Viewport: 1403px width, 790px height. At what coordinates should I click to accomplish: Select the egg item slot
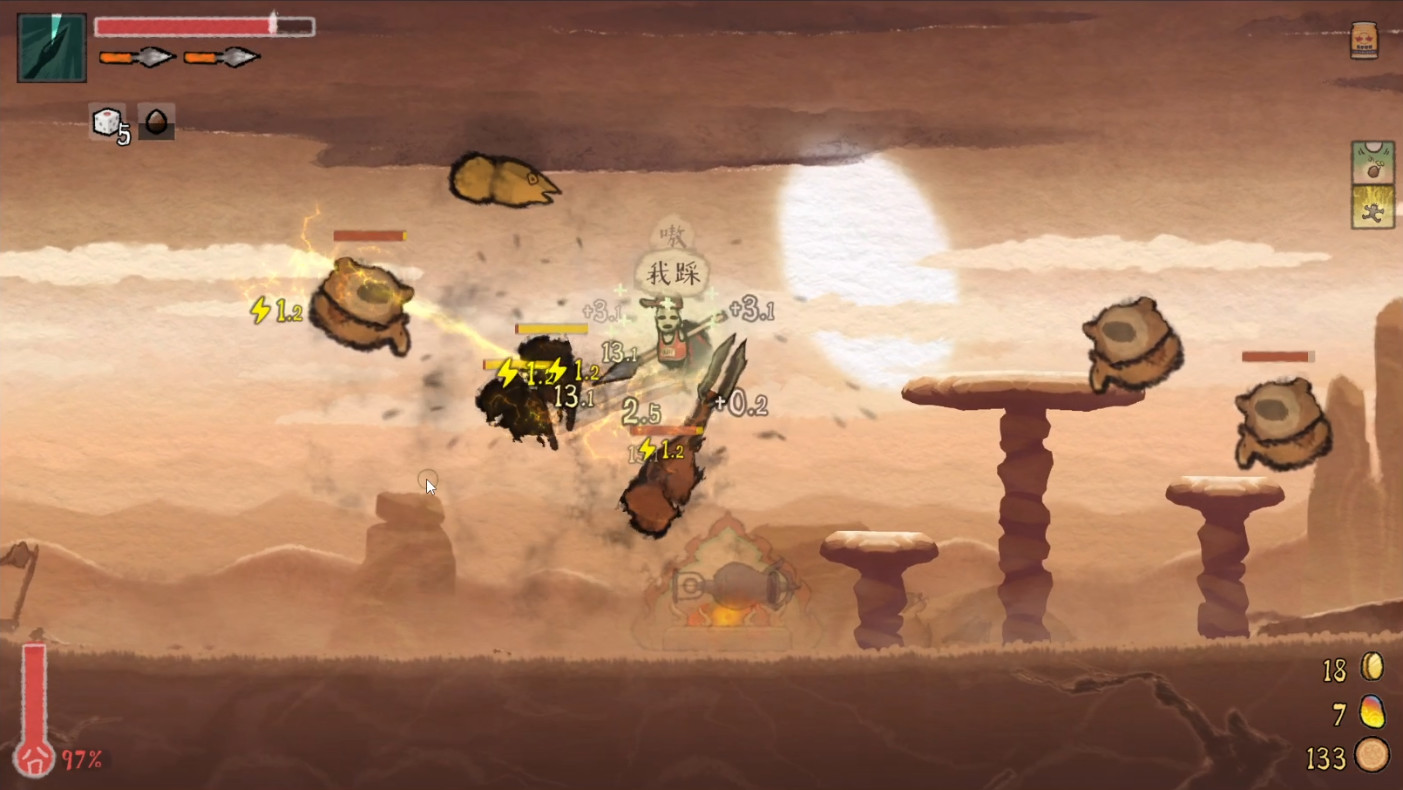(x=155, y=121)
